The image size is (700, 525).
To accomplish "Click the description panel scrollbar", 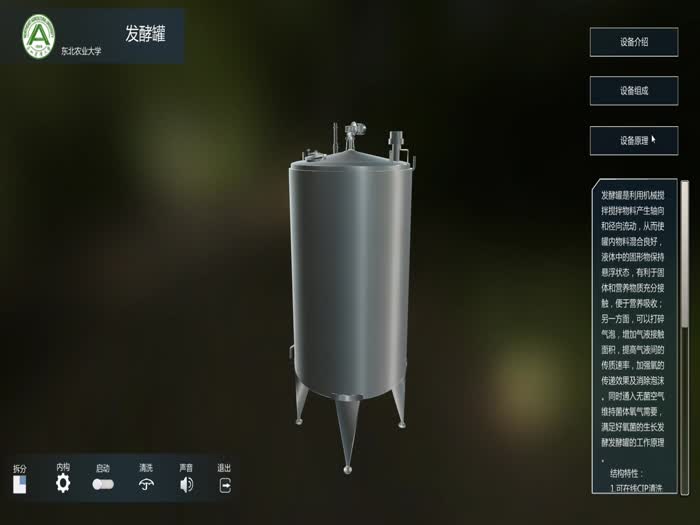I will [685, 254].
